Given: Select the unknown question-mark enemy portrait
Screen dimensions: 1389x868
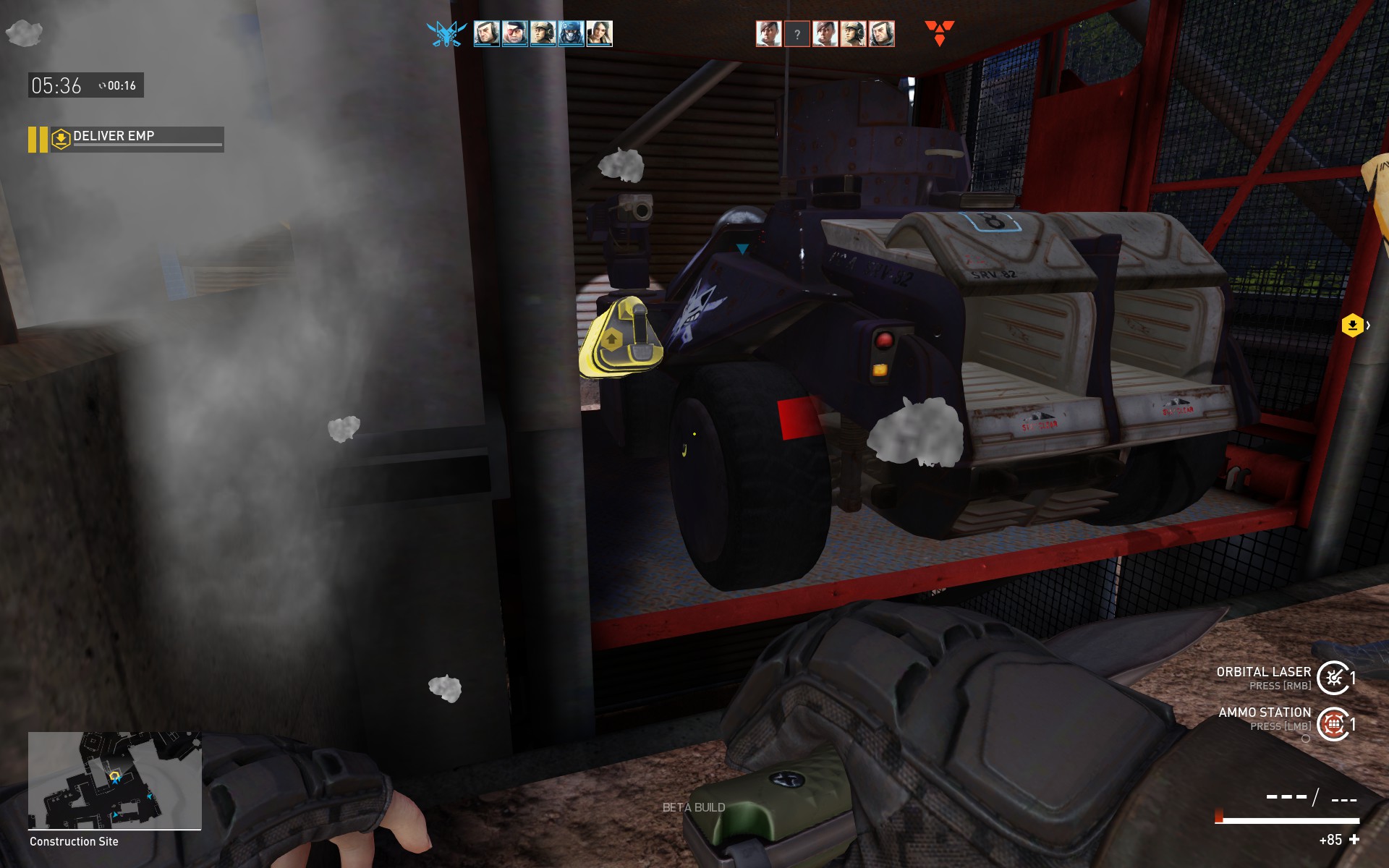Looking at the screenshot, I should 797,34.
